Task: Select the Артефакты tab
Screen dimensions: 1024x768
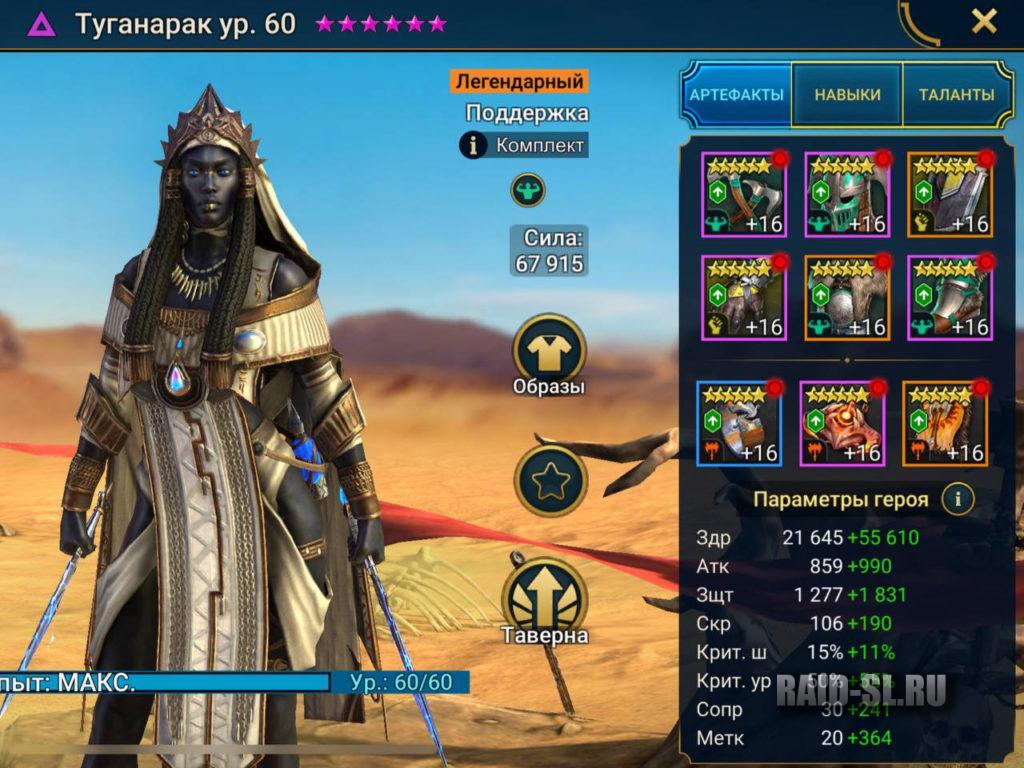Action: pyautogui.click(x=736, y=95)
